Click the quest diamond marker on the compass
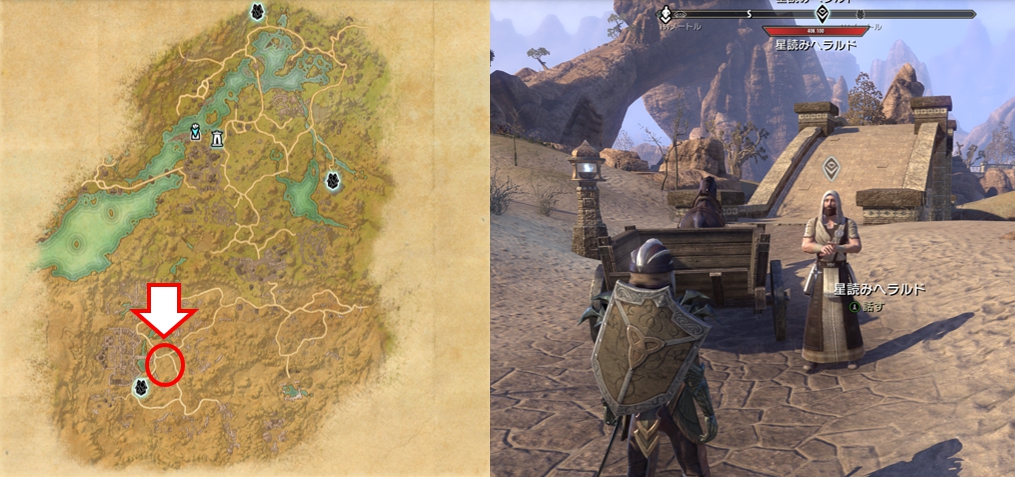This screenshot has height=477, width=1015. 822,14
